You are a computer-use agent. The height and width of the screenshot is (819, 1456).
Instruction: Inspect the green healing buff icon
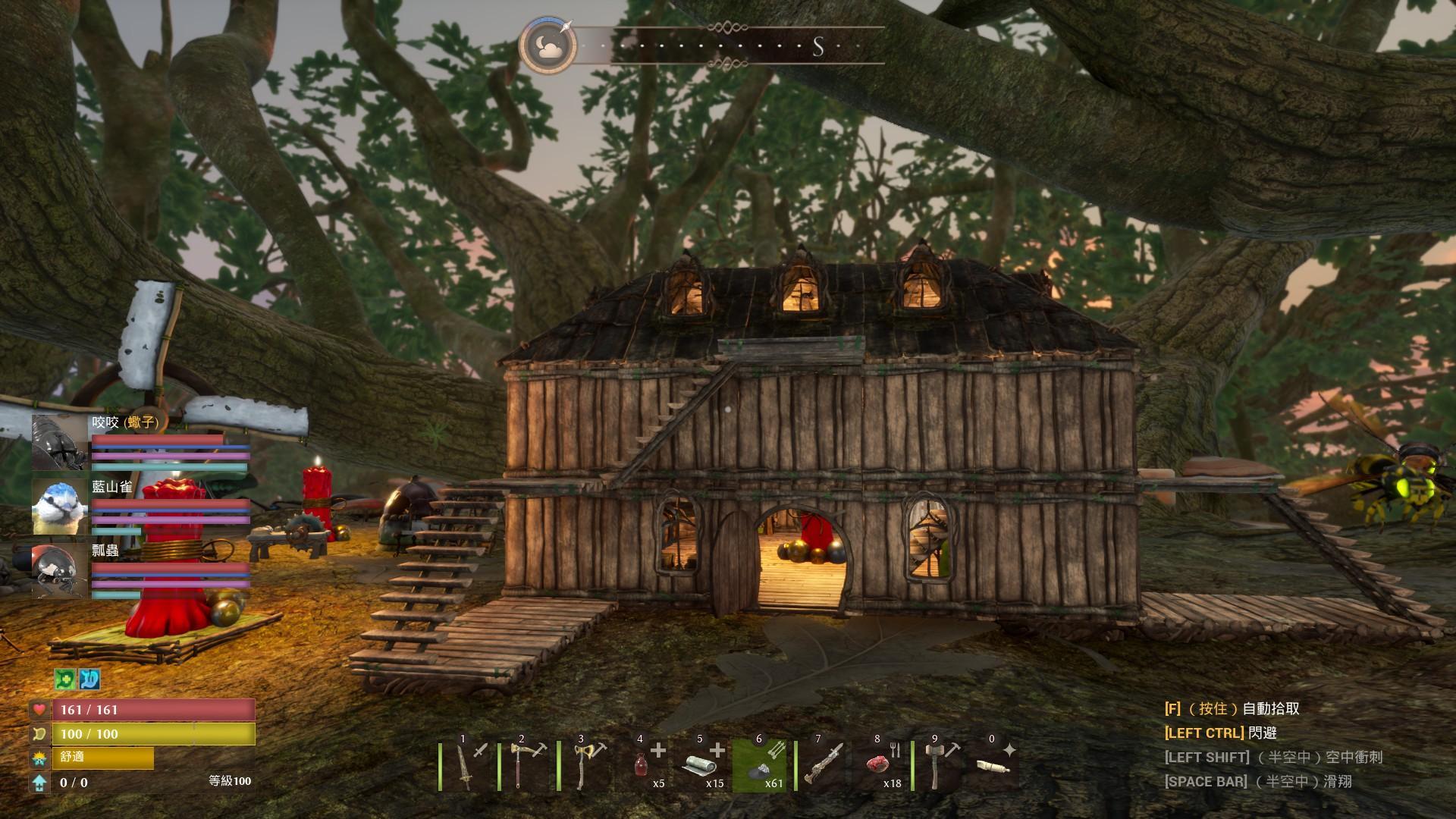pos(65,679)
